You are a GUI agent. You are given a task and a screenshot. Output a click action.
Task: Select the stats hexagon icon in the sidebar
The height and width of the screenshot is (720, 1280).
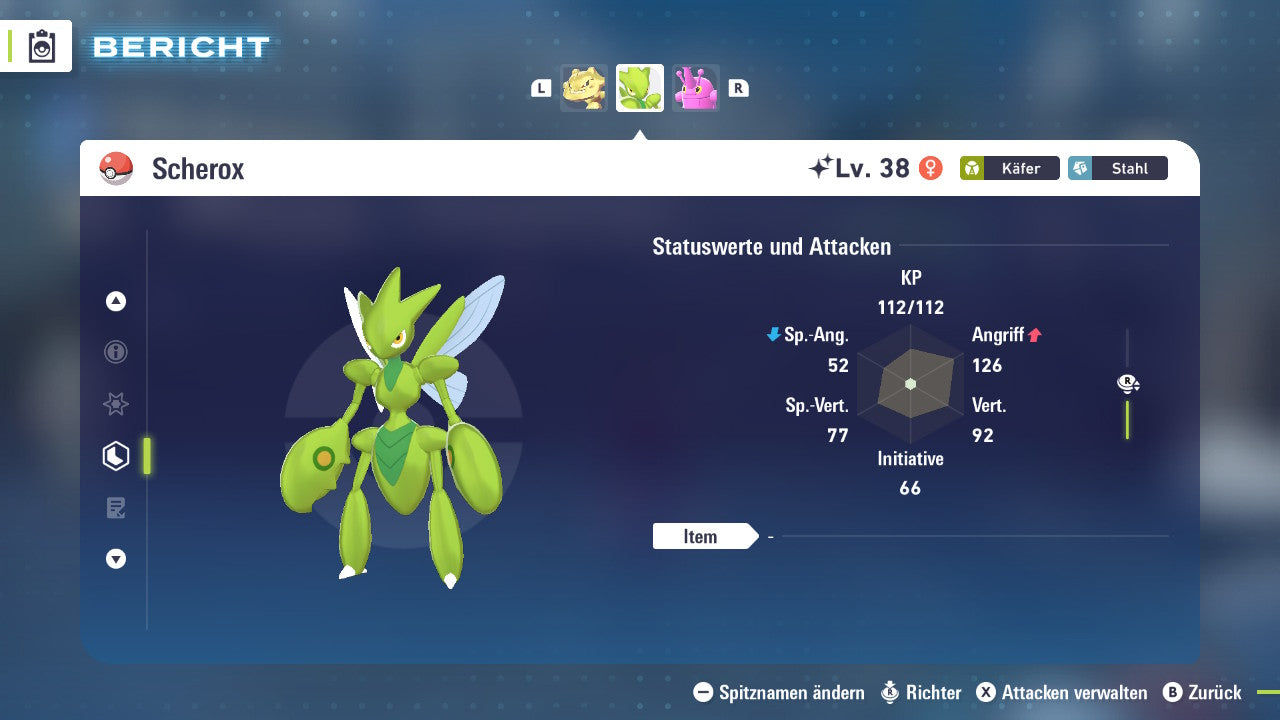pyautogui.click(x=115, y=455)
